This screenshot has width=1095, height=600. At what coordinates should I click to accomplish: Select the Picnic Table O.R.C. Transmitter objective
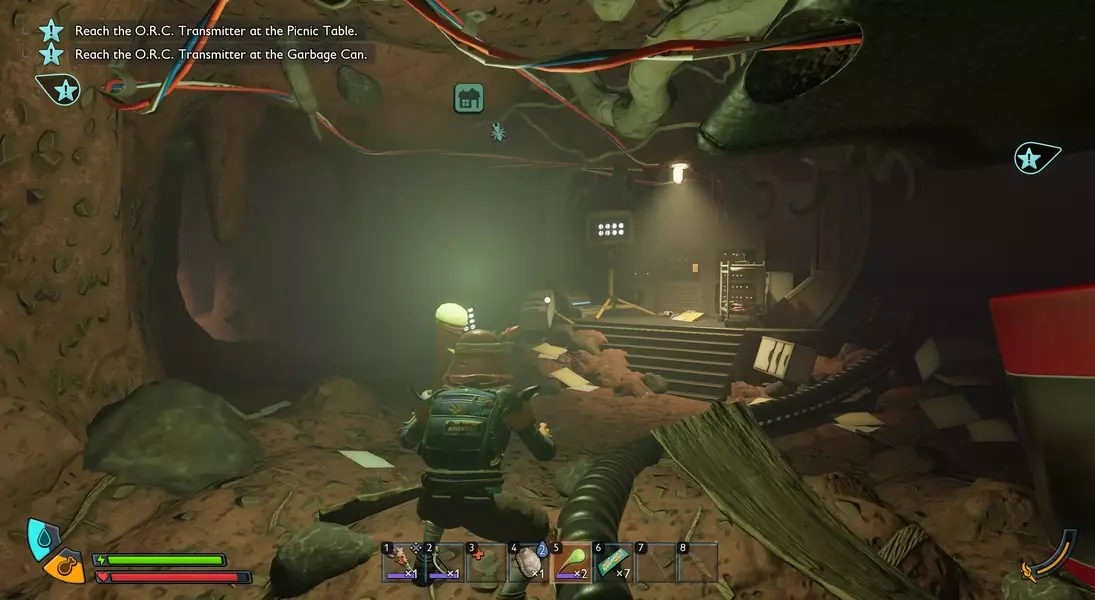tap(216, 31)
